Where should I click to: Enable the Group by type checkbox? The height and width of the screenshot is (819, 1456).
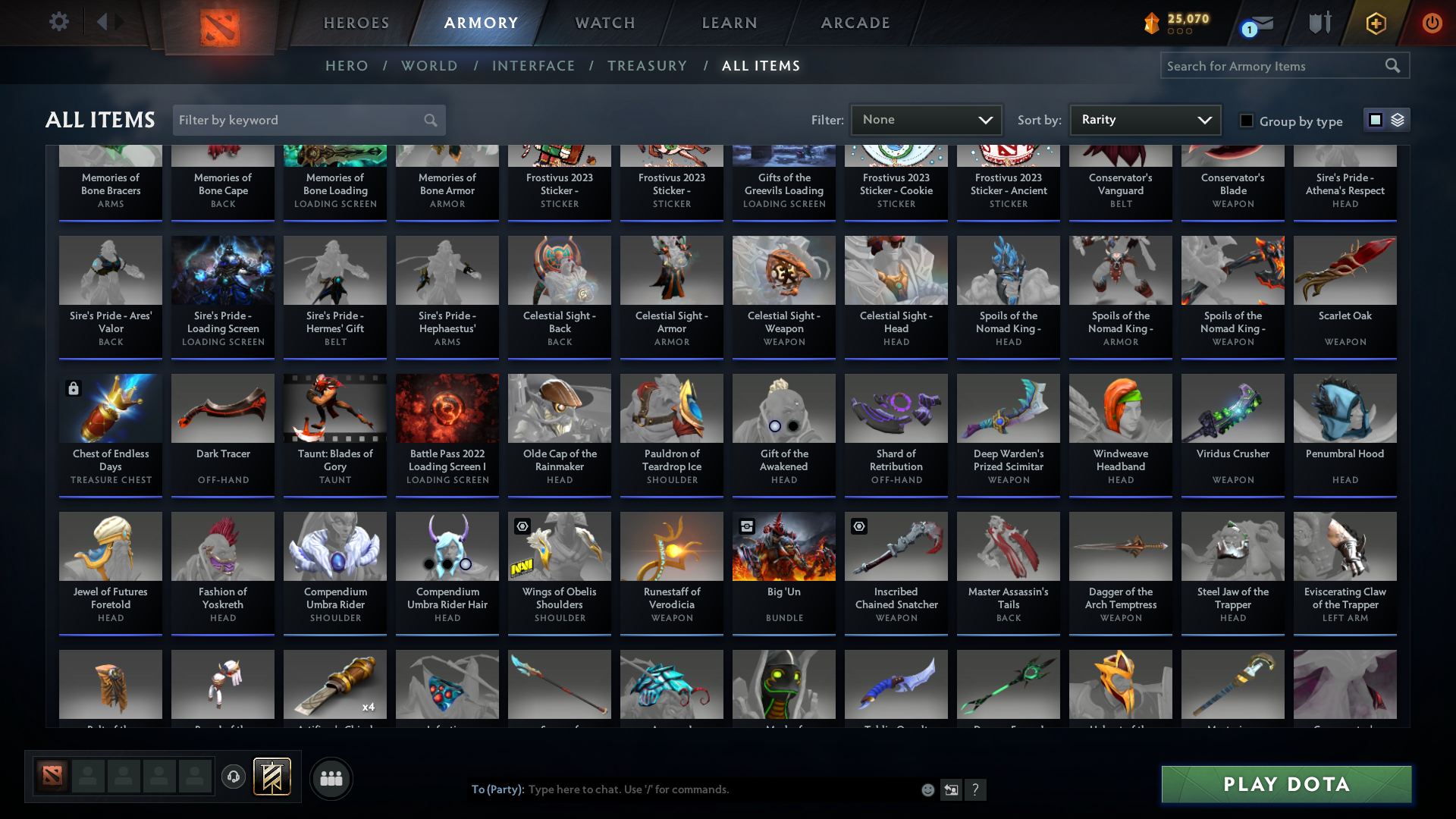tap(1247, 120)
